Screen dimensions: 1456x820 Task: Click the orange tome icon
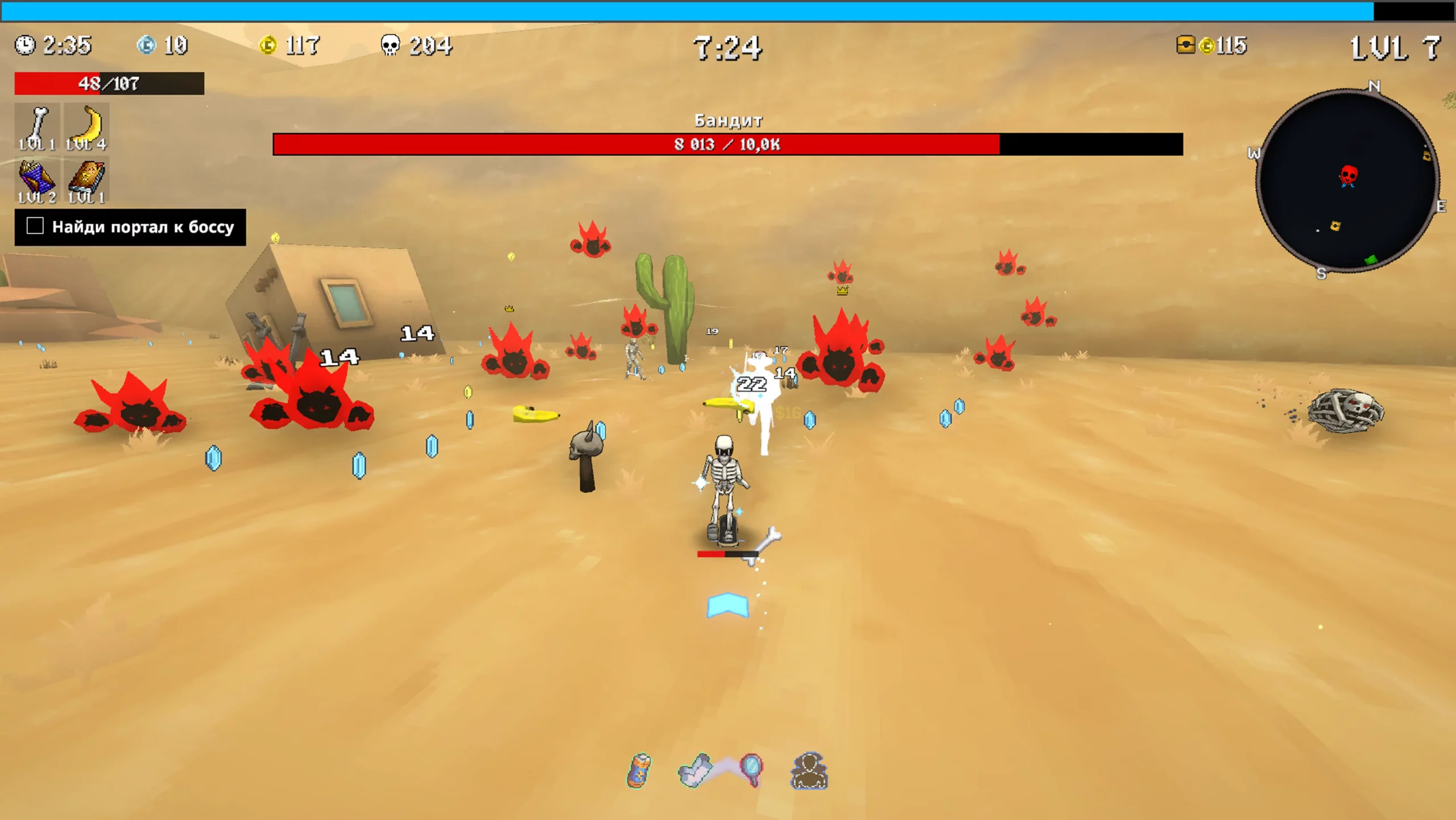pyautogui.click(x=86, y=180)
